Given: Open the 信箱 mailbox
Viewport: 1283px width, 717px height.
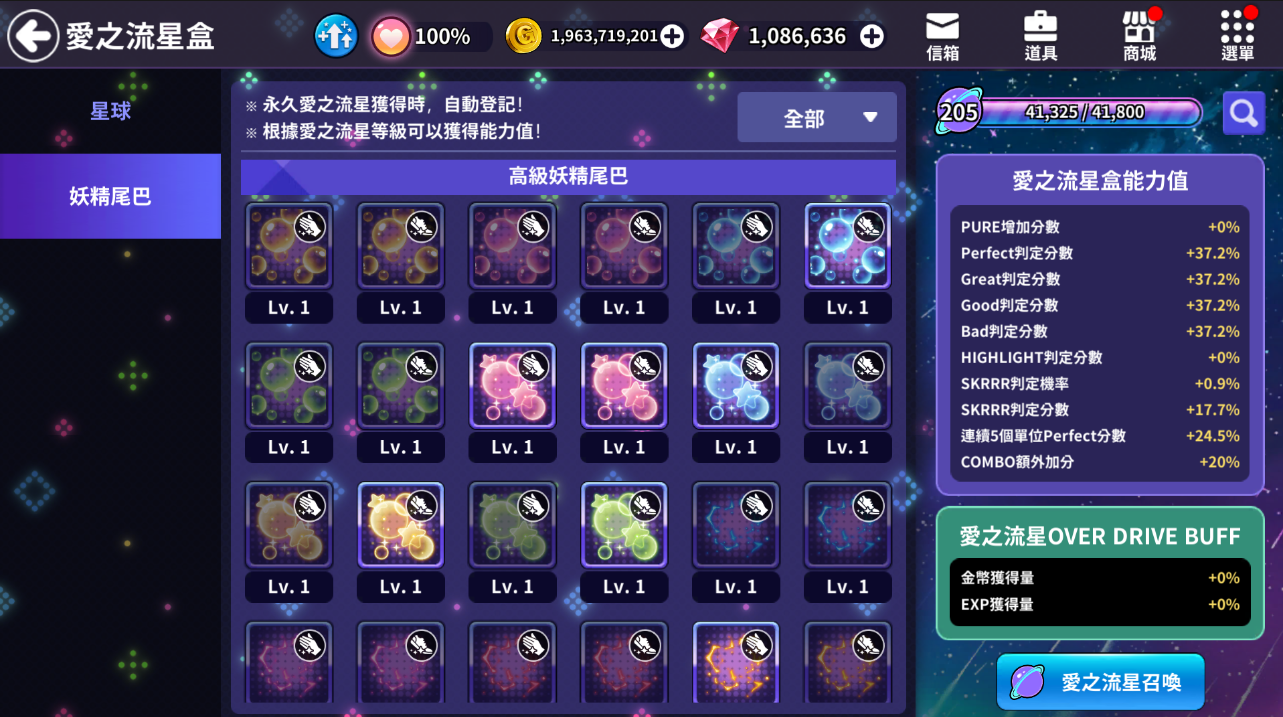Looking at the screenshot, I should [x=942, y=37].
